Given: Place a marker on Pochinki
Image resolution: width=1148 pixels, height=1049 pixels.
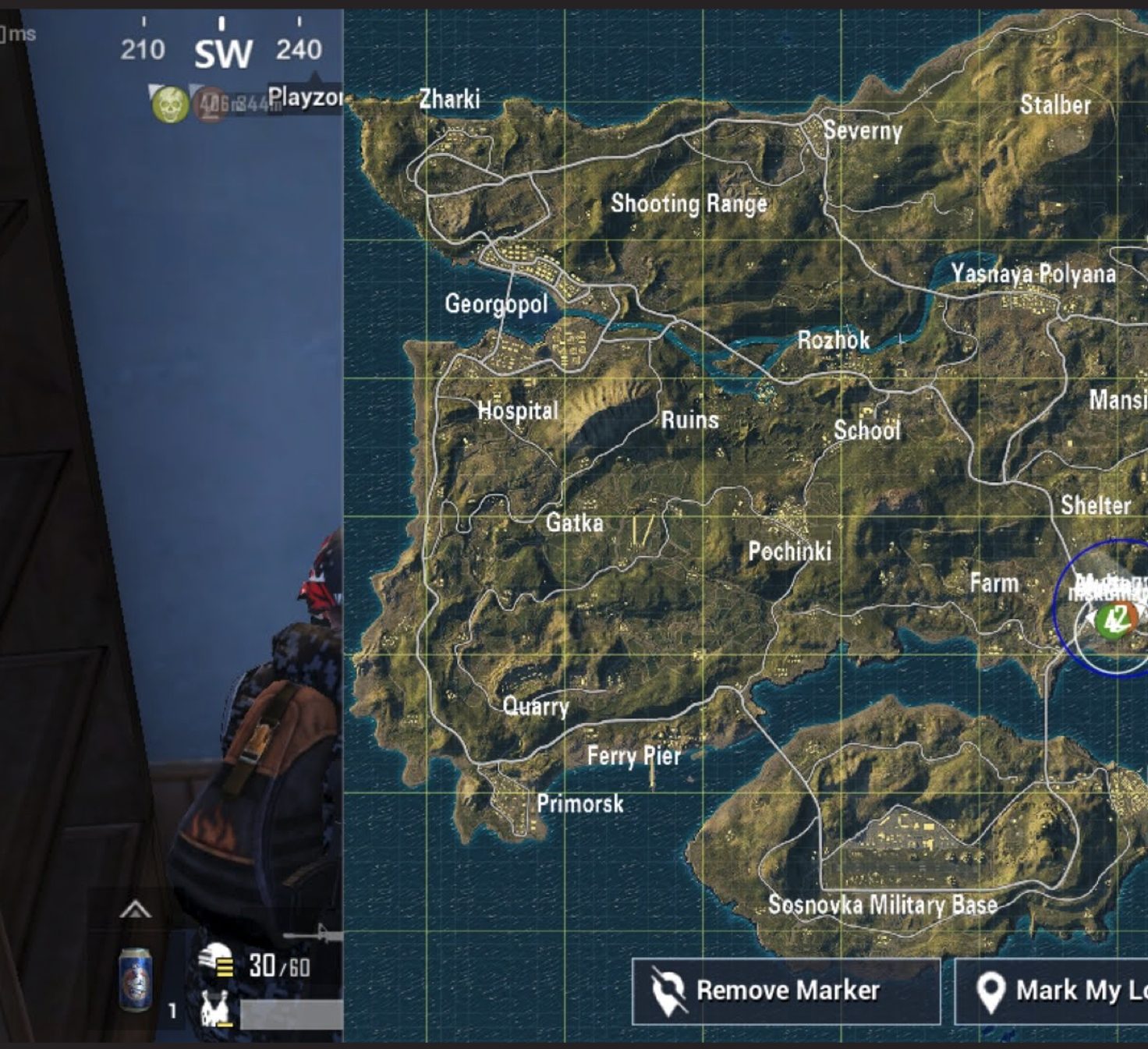Looking at the screenshot, I should point(789,551).
